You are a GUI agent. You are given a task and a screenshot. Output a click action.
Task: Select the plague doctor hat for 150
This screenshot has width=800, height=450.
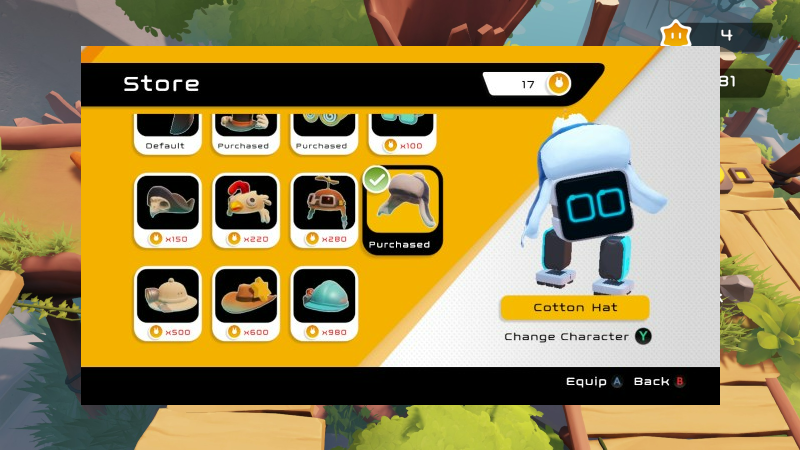tap(166, 211)
